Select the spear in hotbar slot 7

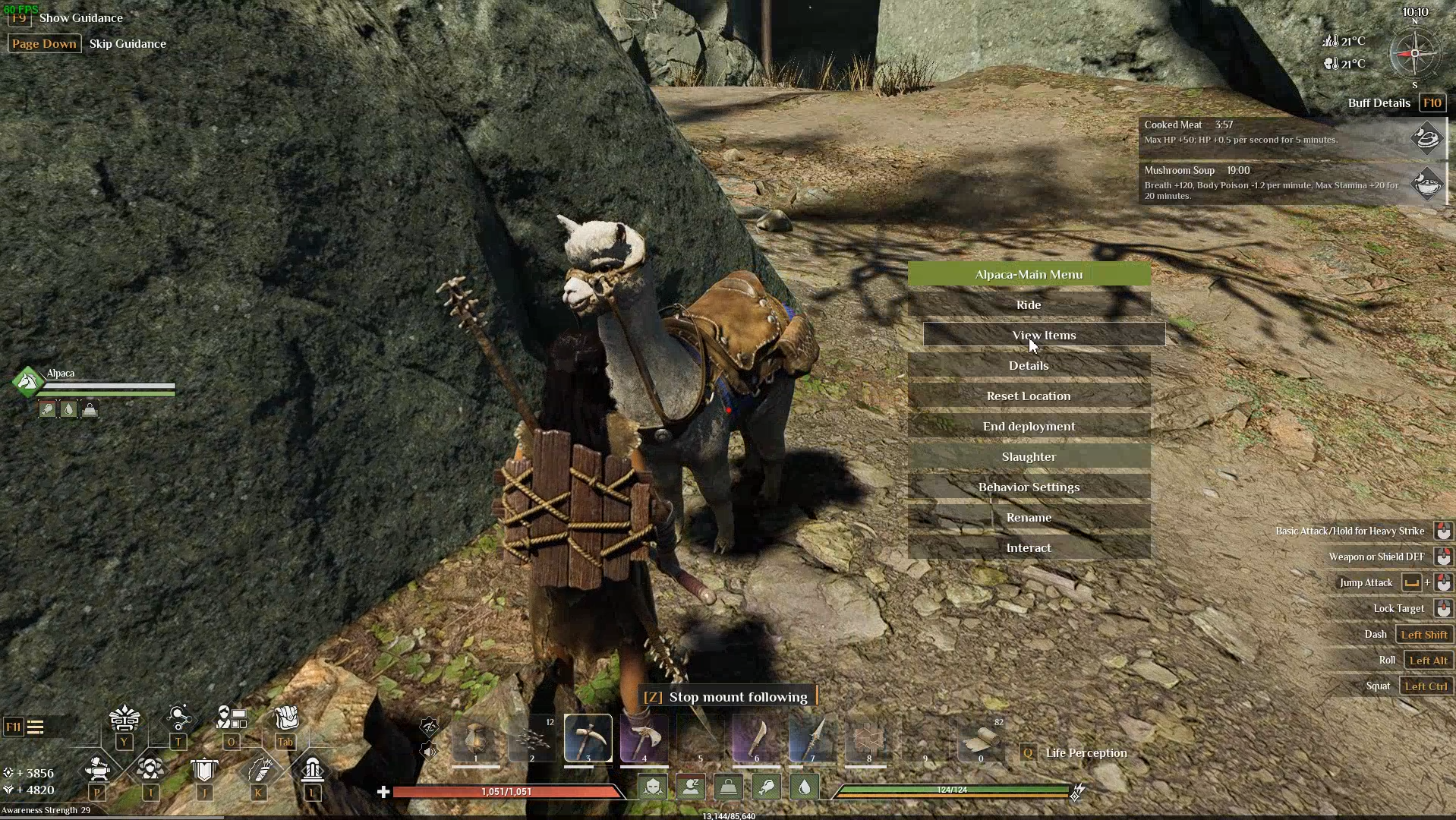click(x=812, y=737)
